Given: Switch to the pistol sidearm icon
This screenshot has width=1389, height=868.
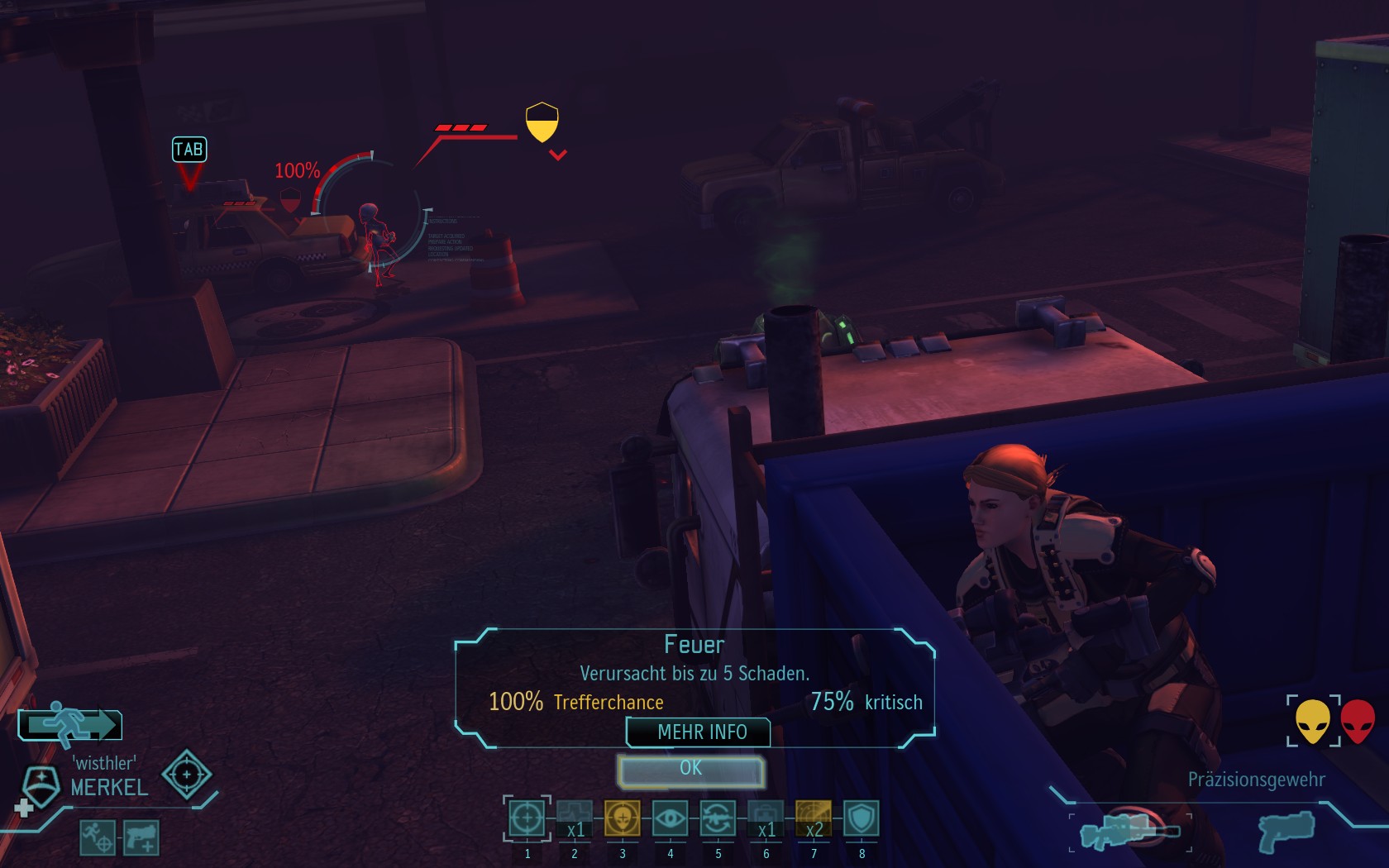Looking at the screenshot, I should pos(1286,831).
